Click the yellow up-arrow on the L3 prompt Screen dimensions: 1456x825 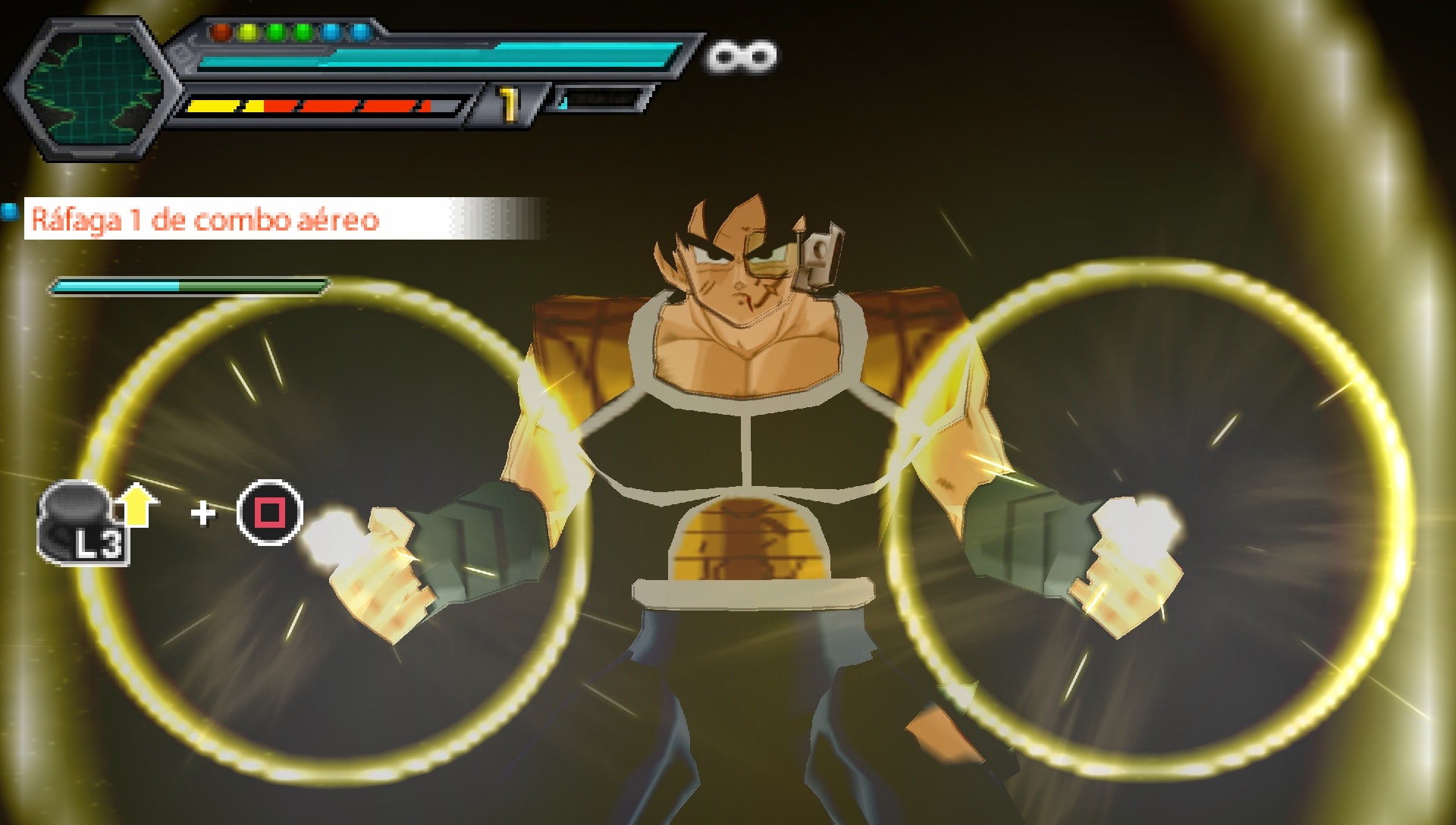coord(139,504)
